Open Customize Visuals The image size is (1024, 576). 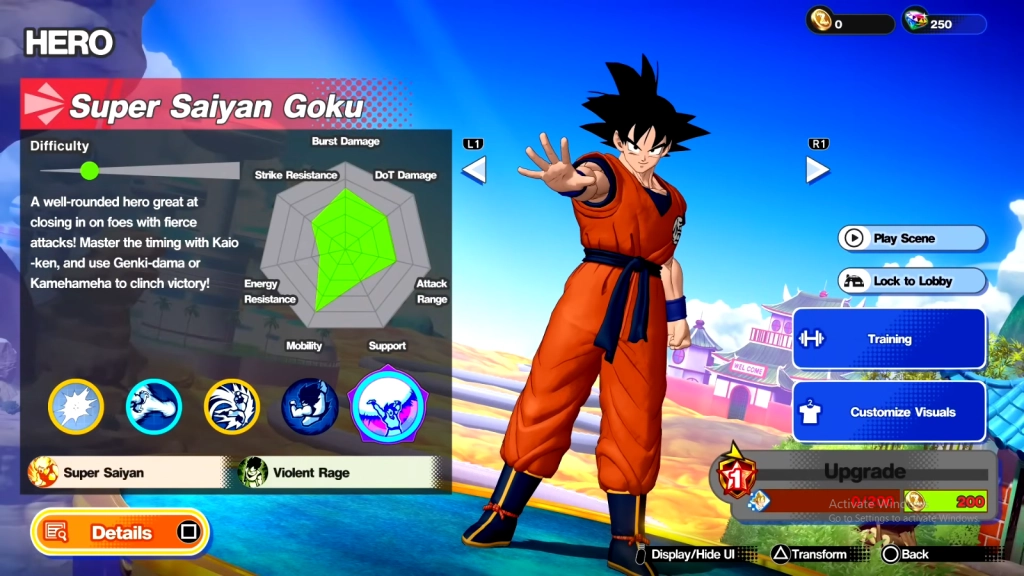(x=889, y=412)
